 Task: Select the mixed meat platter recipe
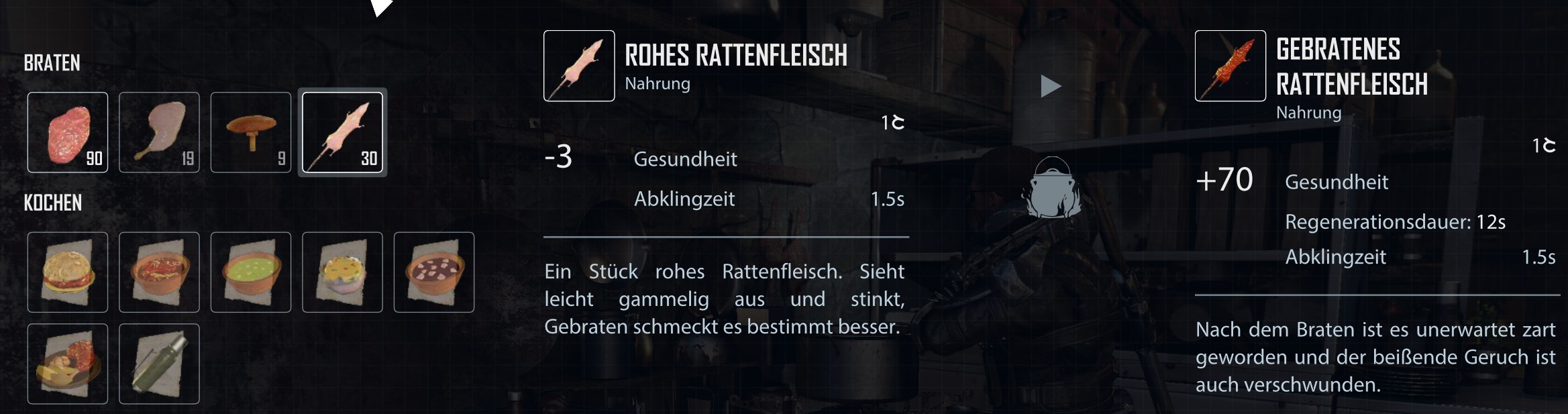tap(68, 364)
